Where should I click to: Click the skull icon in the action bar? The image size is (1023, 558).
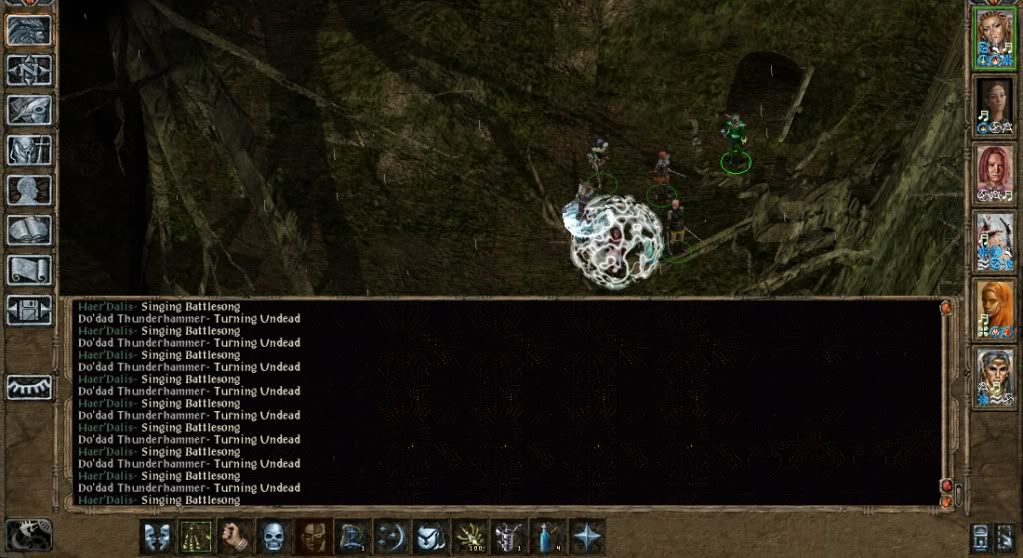click(x=275, y=536)
